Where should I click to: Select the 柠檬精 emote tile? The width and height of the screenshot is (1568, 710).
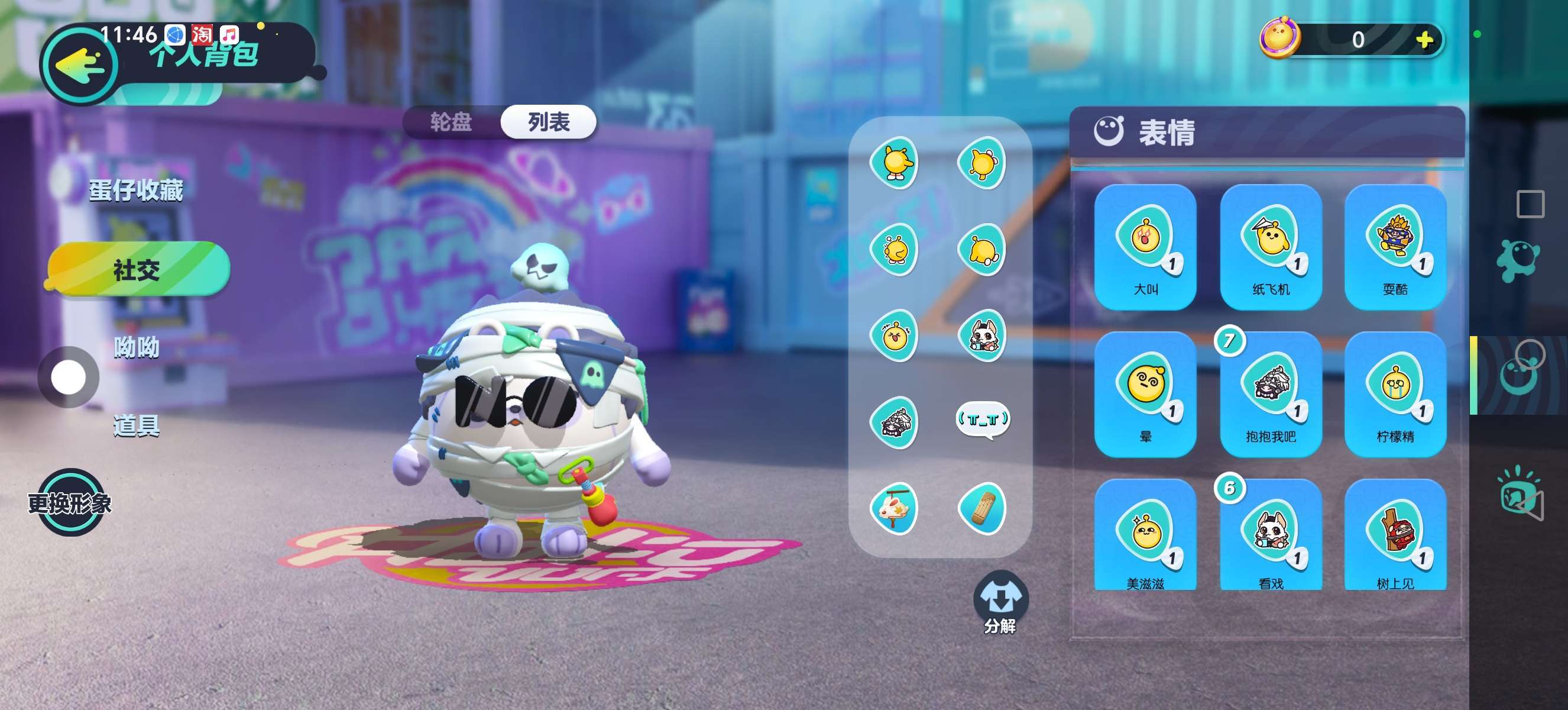click(1395, 395)
